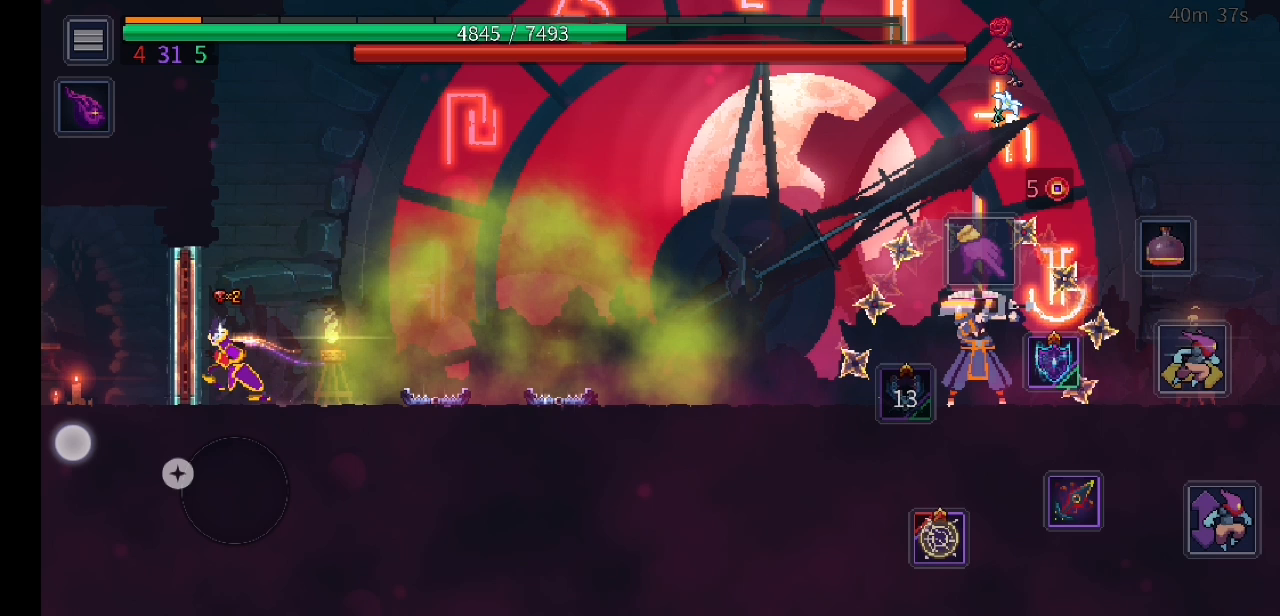Raise the shield weapon slot
Viewport: 1280px width, 616px height.
point(1053,361)
